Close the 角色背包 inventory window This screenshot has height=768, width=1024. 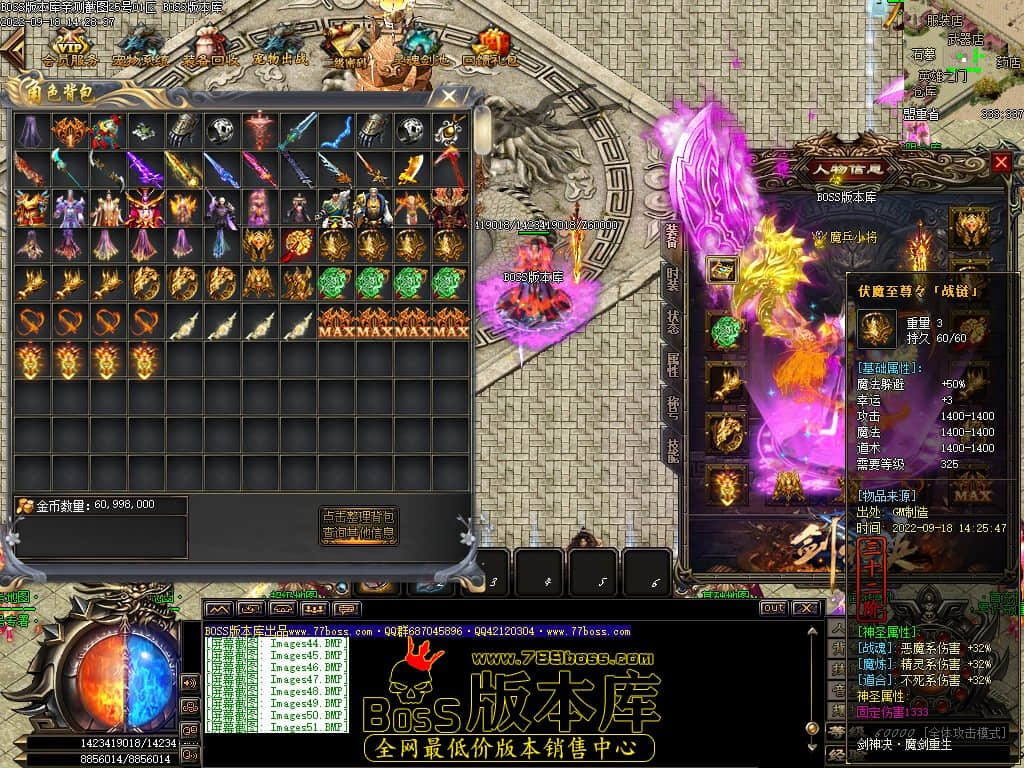pos(450,97)
